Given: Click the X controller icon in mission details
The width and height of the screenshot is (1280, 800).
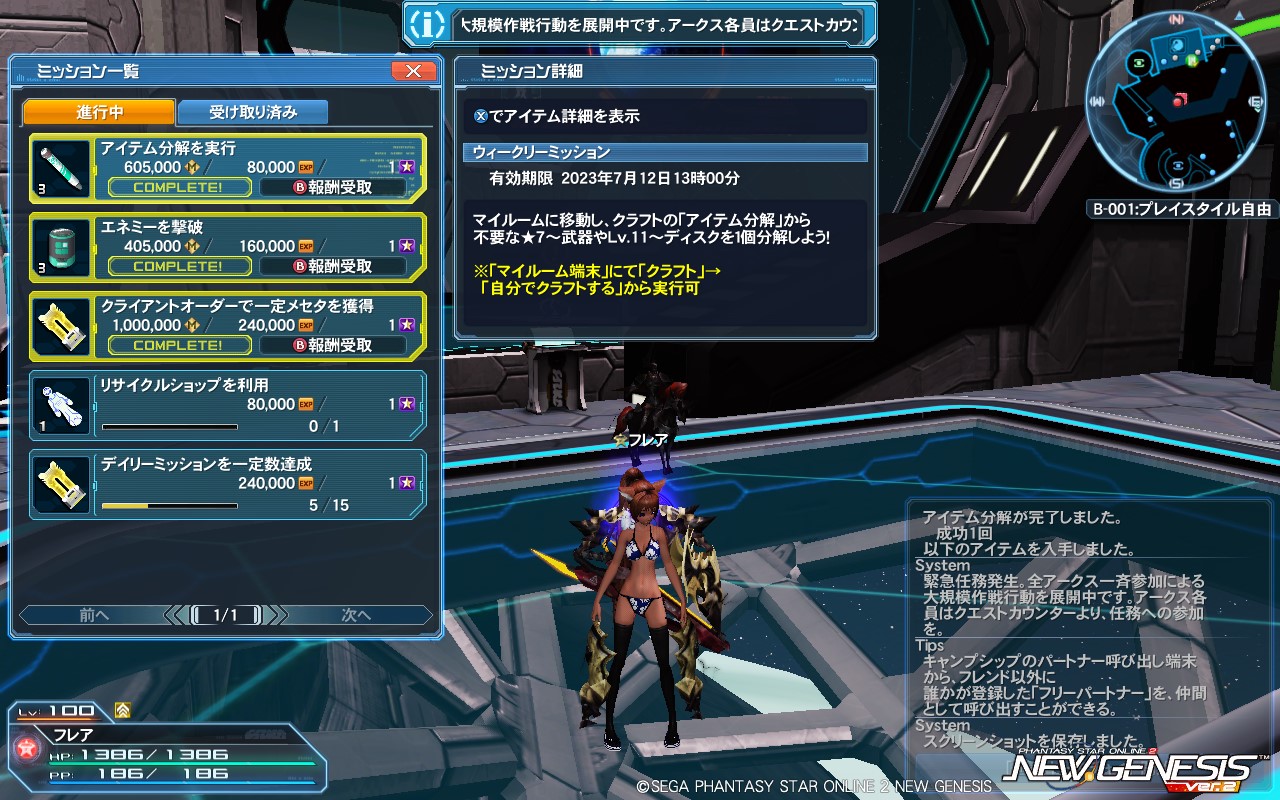Looking at the screenshot, I should point(481,117).
